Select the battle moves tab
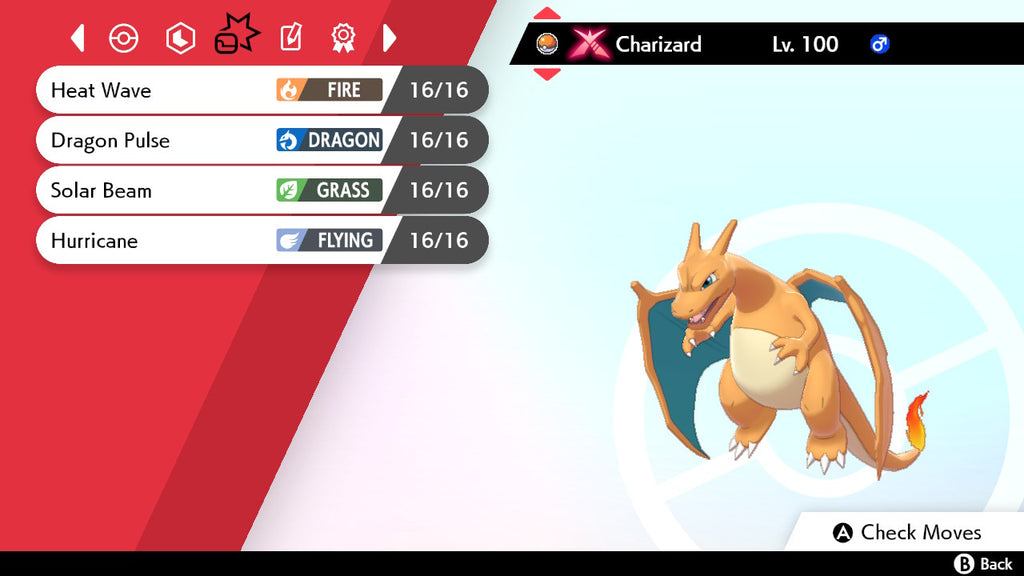This screenshot has width=1024, height=576. coord(236,38)
